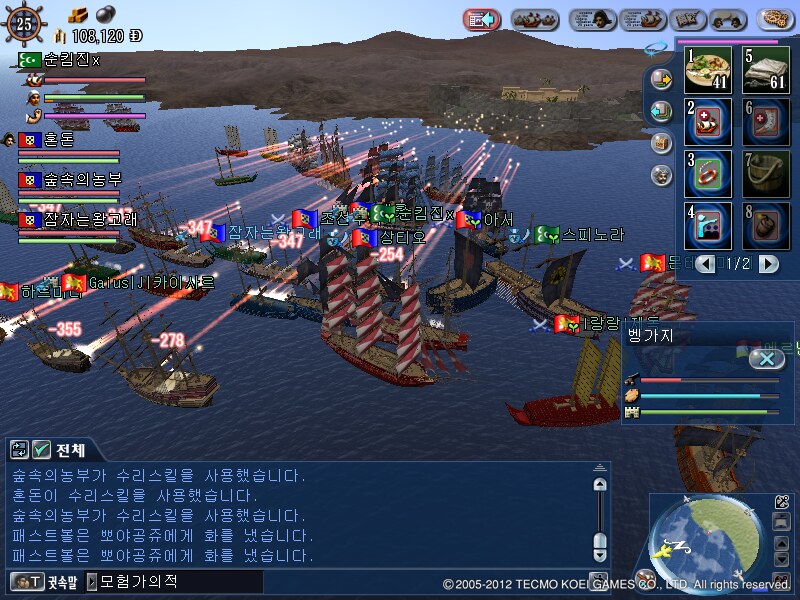The height and width of the screenshot is (600, 800).
Task: Go to the previous hotbar page
Action: point(706,264)
